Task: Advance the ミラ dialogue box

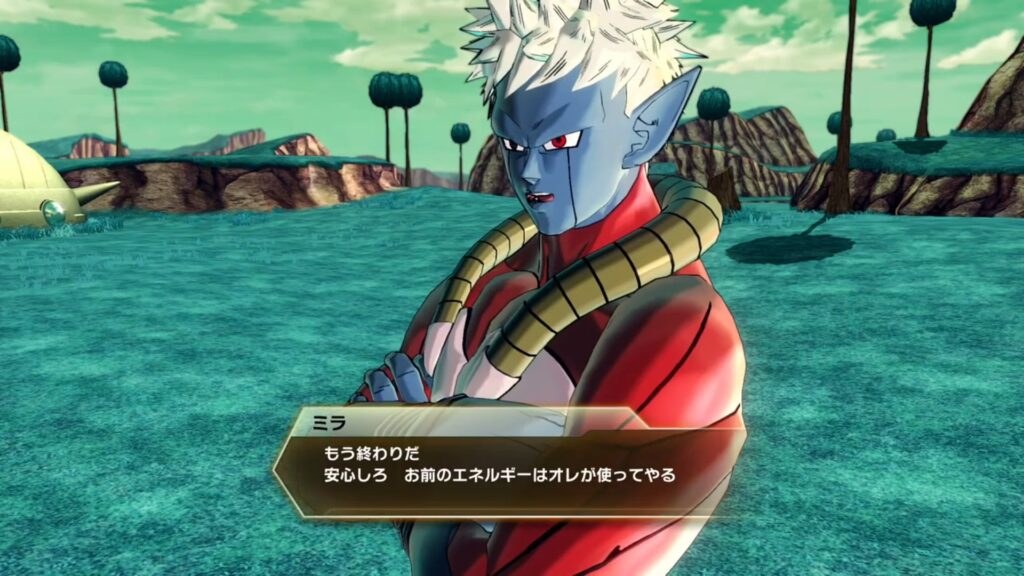Action: 510,463
